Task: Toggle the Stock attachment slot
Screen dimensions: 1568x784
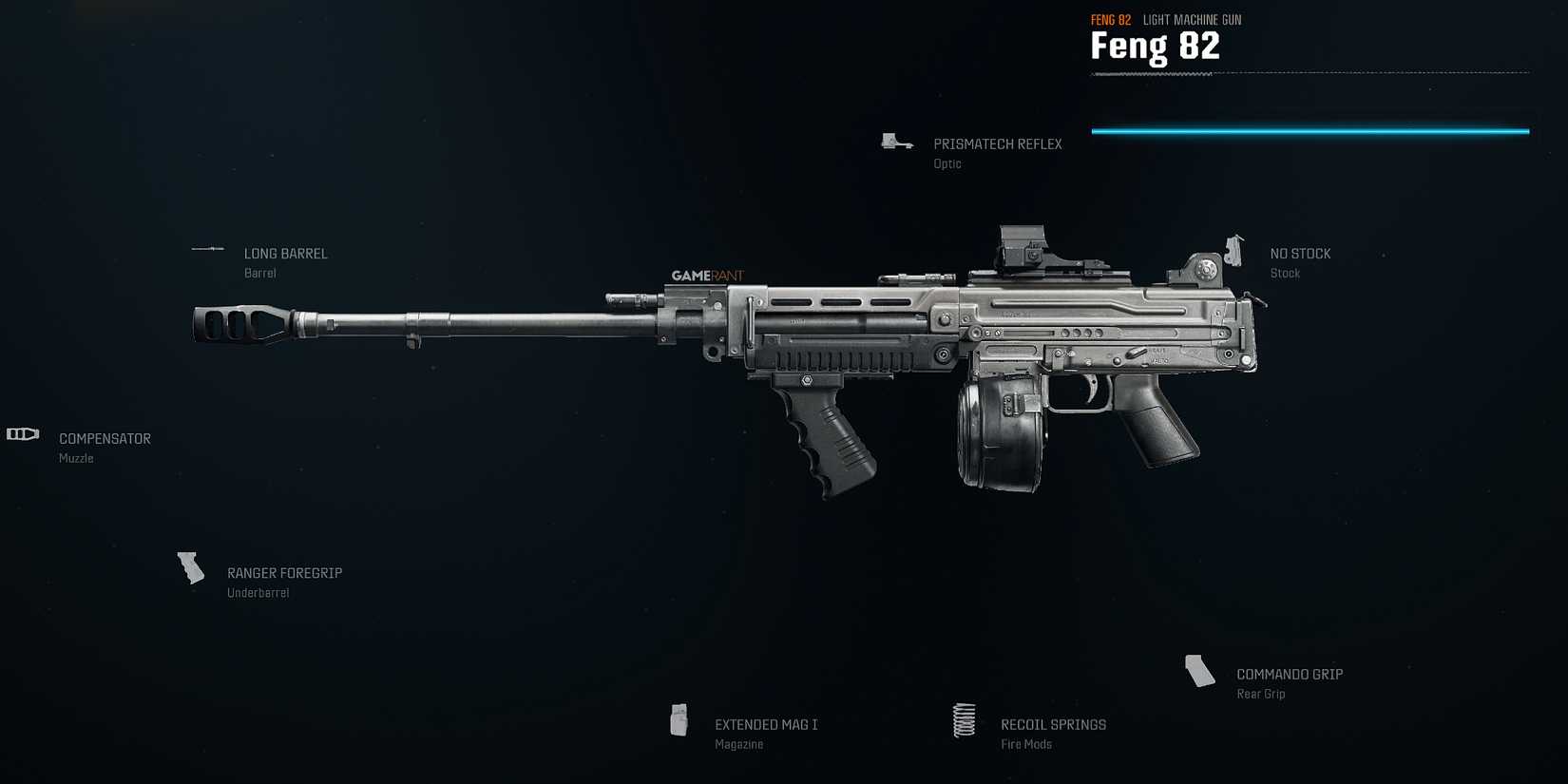Action: (x=1285, y=272)
